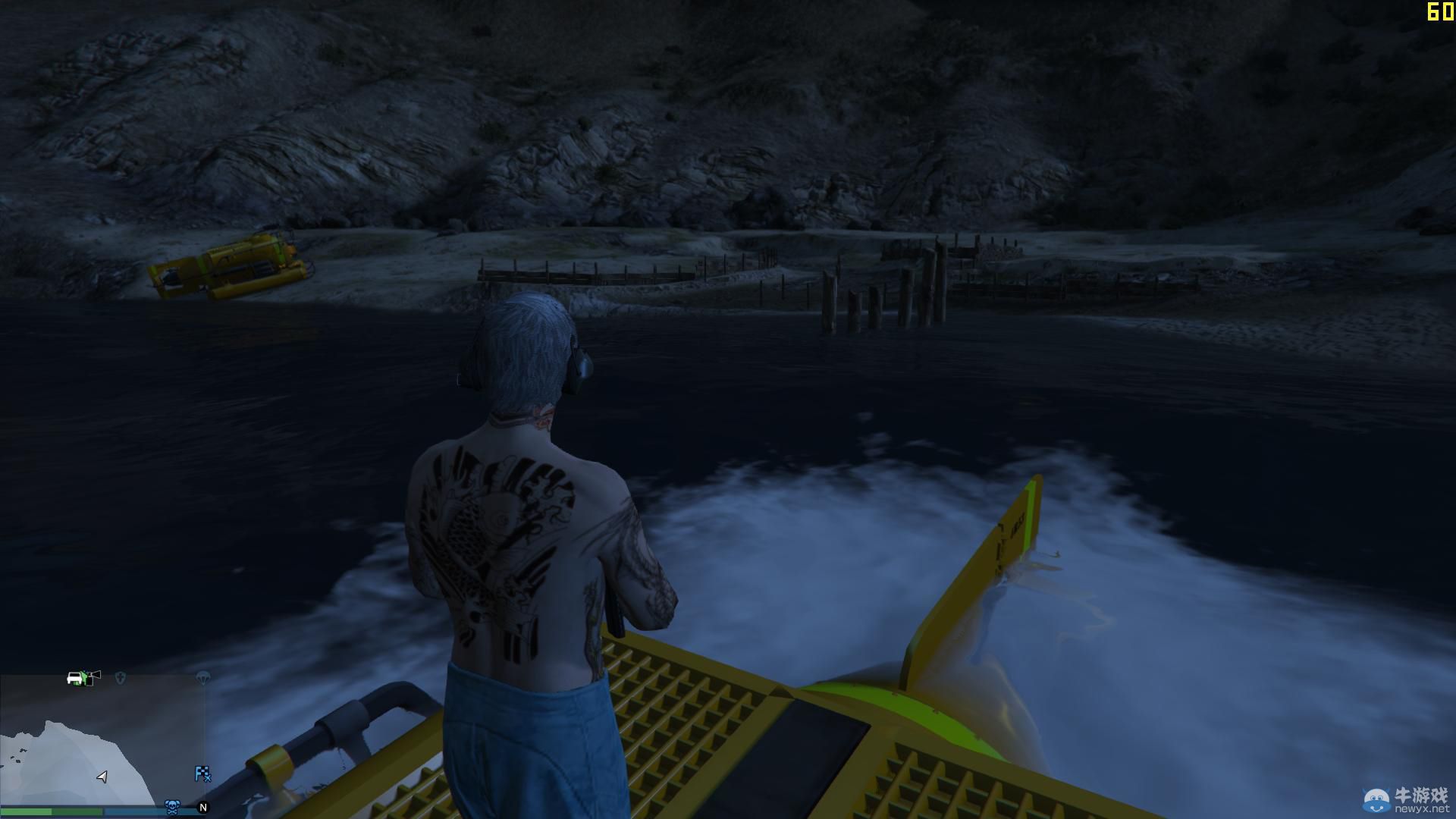Screen dimensions: 1456x819
Task: Click the blue race flag blip on the minimap
Action: coord(203,775)
